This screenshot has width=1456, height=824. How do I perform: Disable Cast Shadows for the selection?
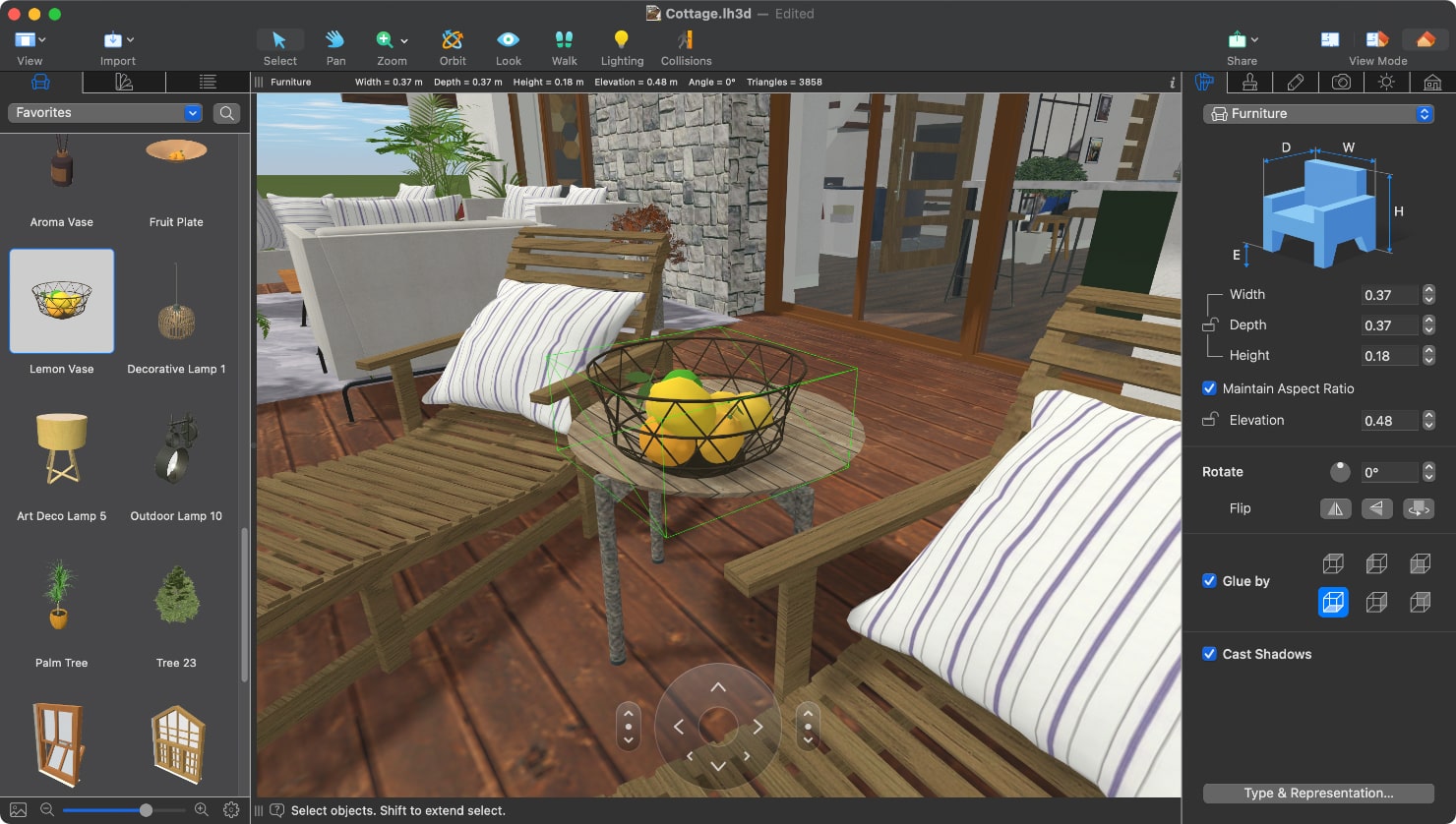1209,654
